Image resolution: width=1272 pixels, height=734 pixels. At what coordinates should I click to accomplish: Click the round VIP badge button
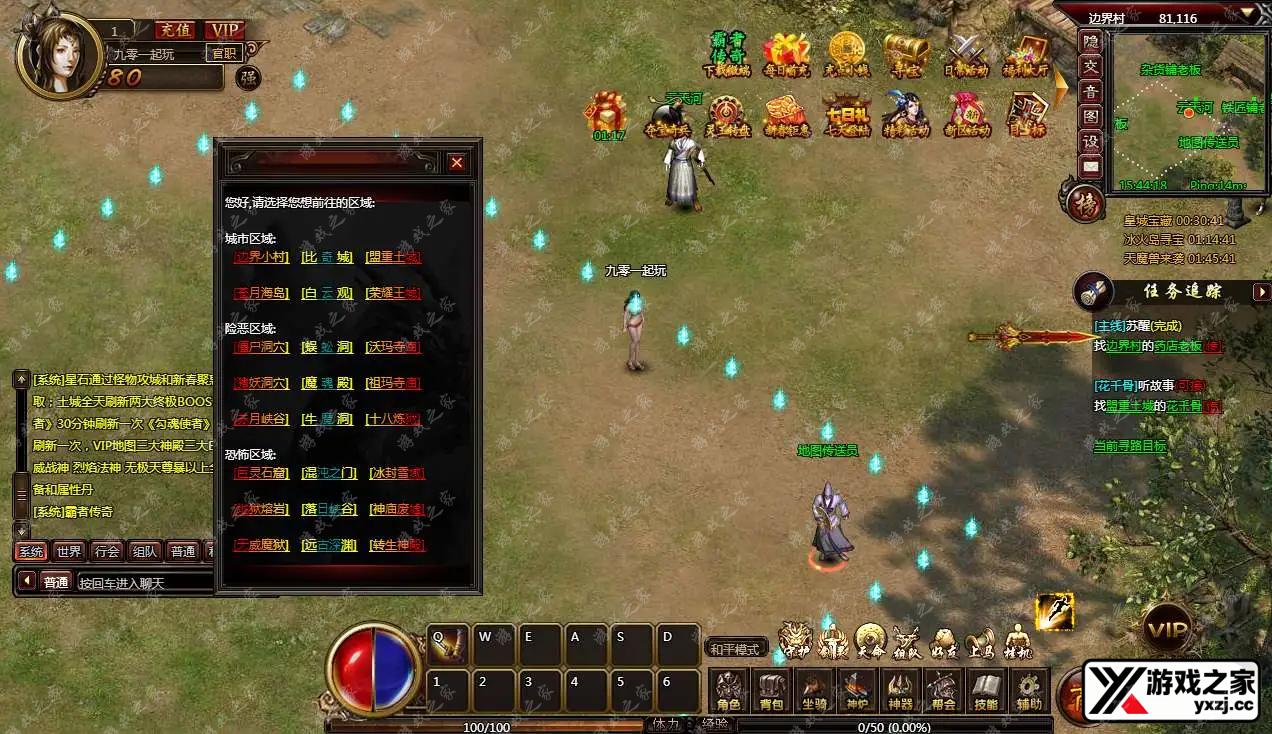click(x=1167, y=629)
